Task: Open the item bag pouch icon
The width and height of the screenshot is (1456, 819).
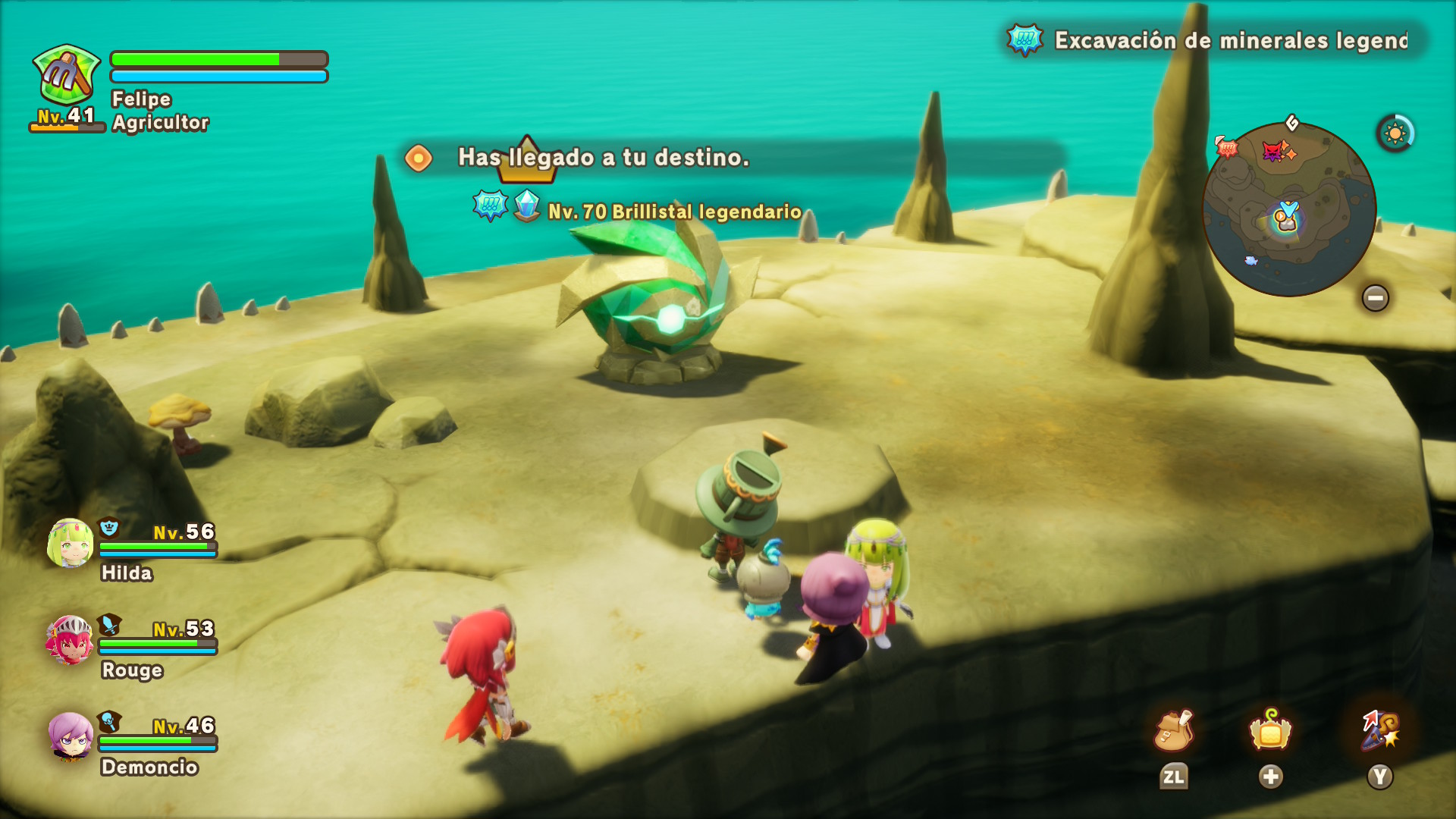Action: pyautogui.click(x=1173, y=731)
